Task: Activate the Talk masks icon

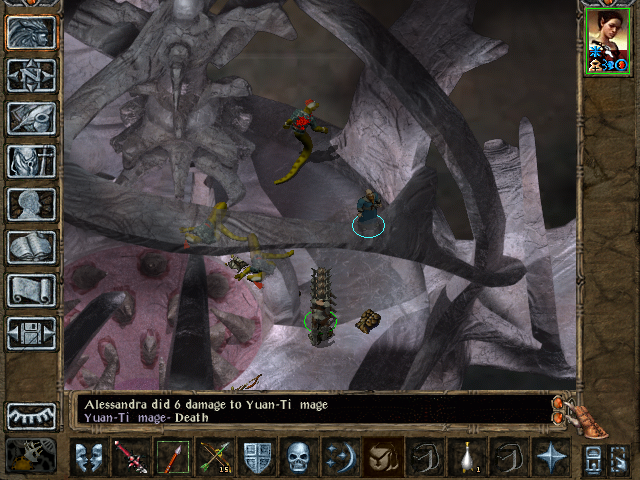Action: point(90,457)
